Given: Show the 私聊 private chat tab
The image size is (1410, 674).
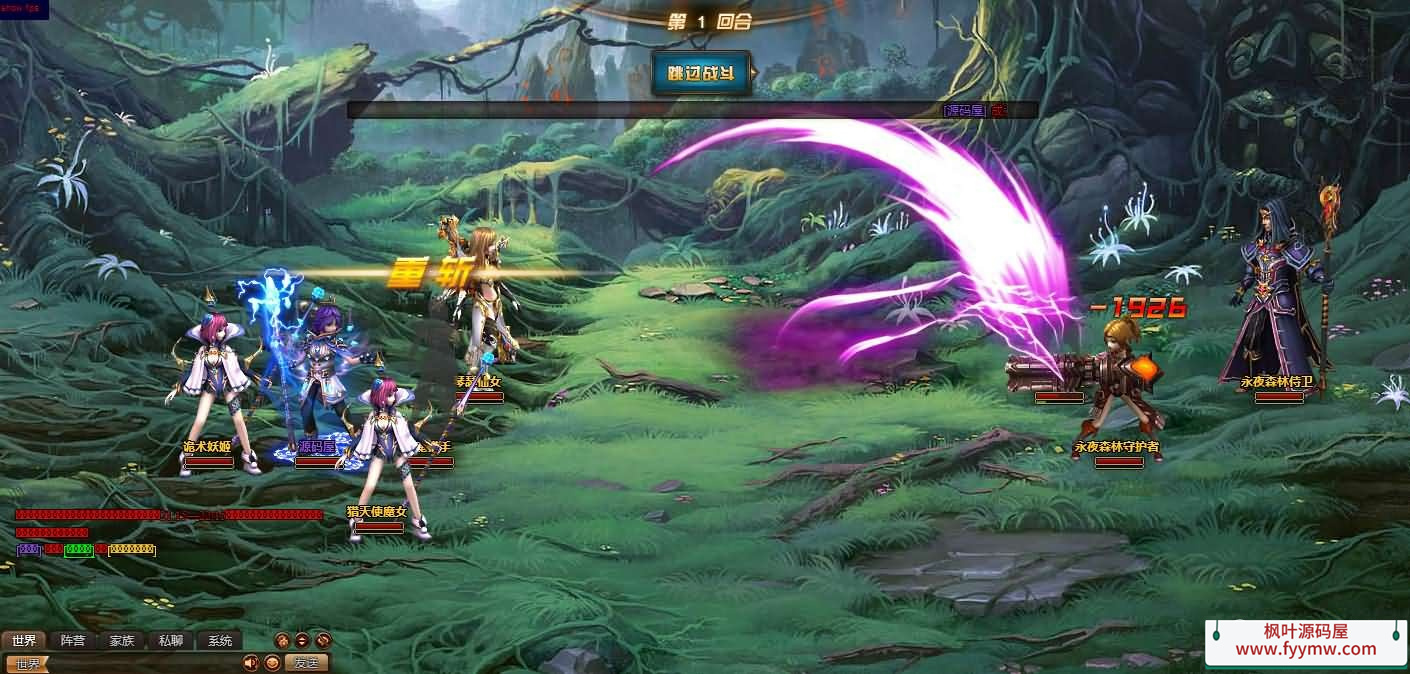Looking at the screenshot, I should coord(171,641).
